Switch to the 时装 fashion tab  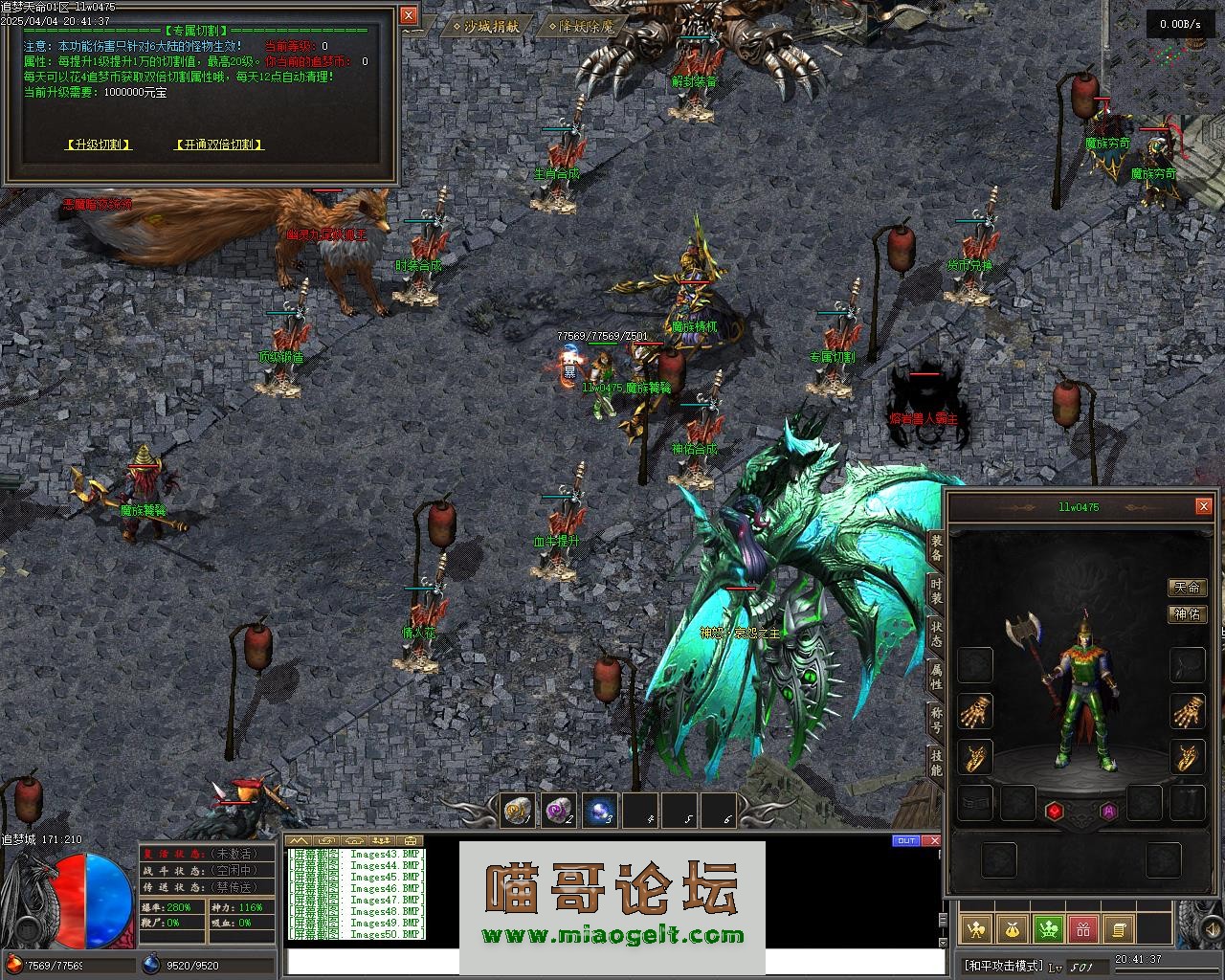pyautogui.click(x=936, y=590)
